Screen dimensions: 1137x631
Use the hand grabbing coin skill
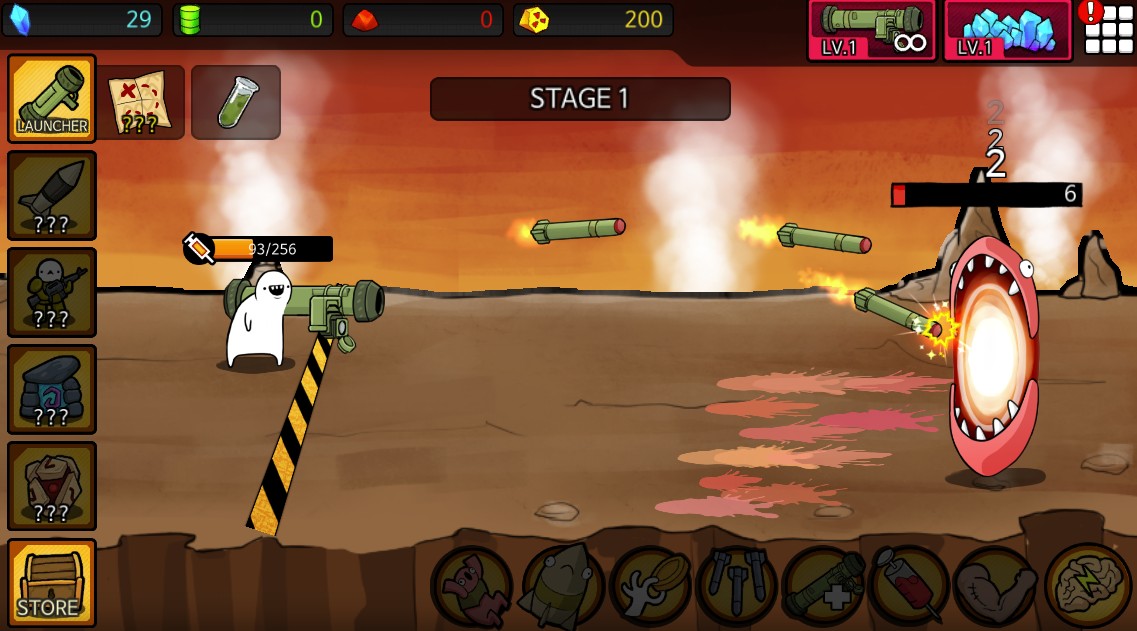[x=648, y=586]
